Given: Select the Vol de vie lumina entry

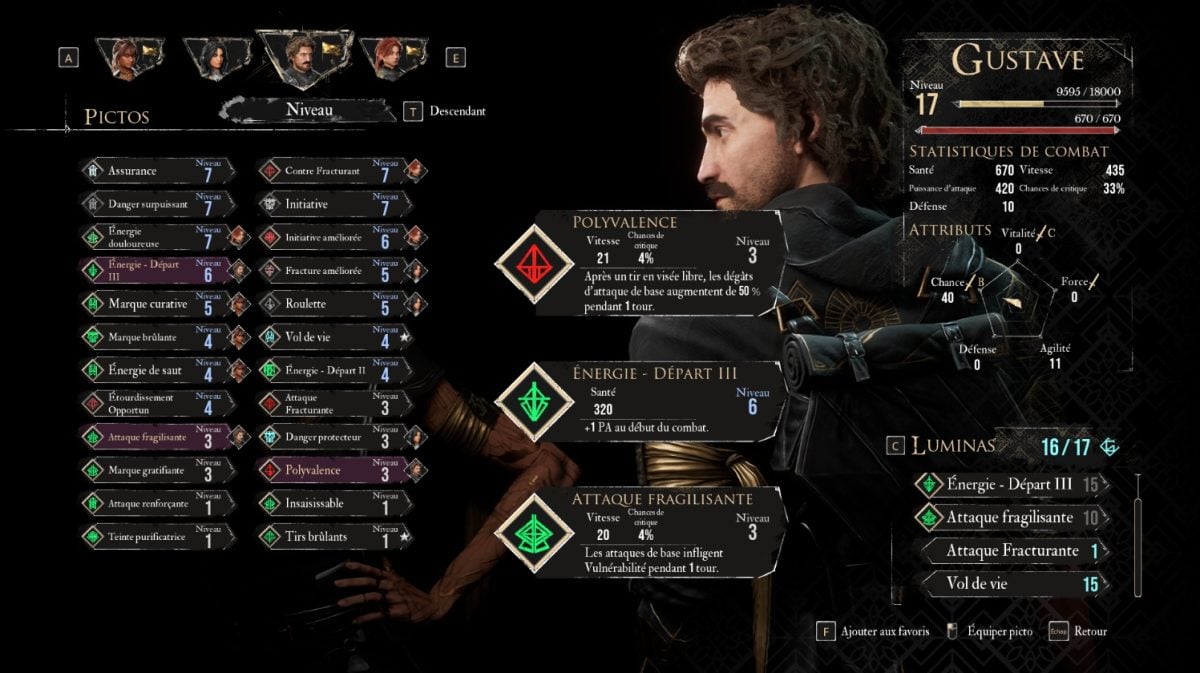Looking at the screenshot, I should 1012,583.
